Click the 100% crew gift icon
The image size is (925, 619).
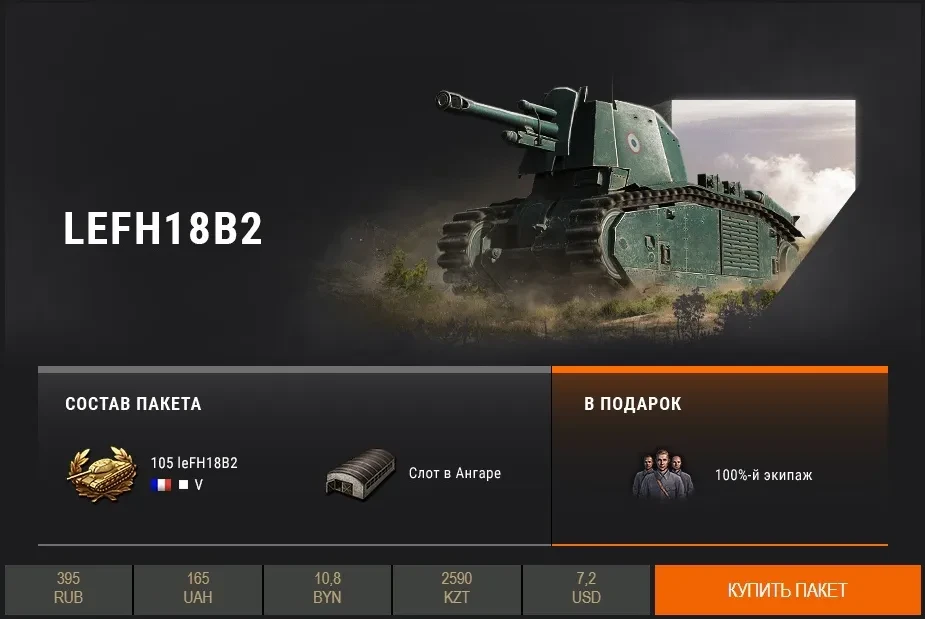(x=661, y=475)
